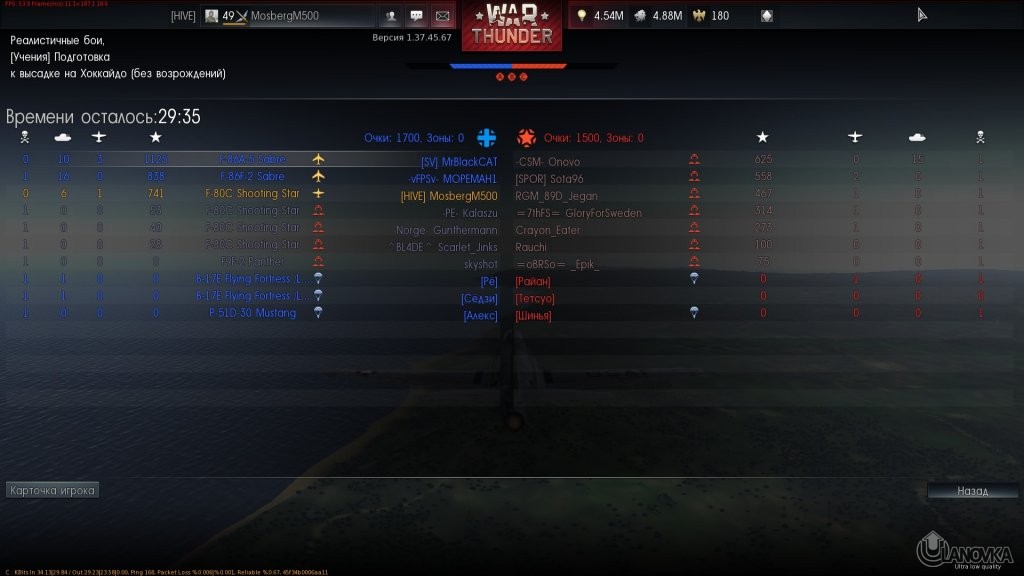Click the light bulb research points icon
1024x576 pixels.
click(581, 16)
